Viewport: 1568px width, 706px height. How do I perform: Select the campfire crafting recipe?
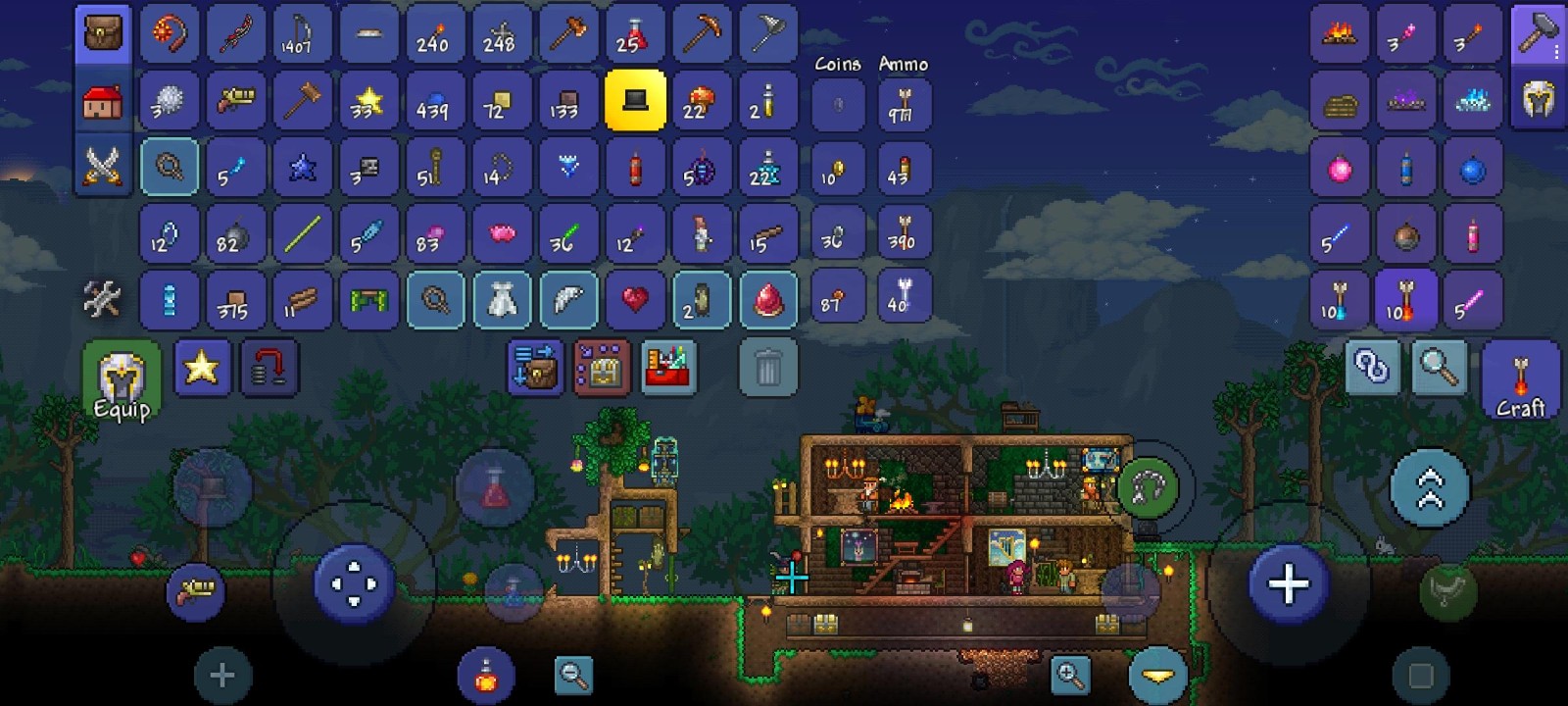[1339, 35]
